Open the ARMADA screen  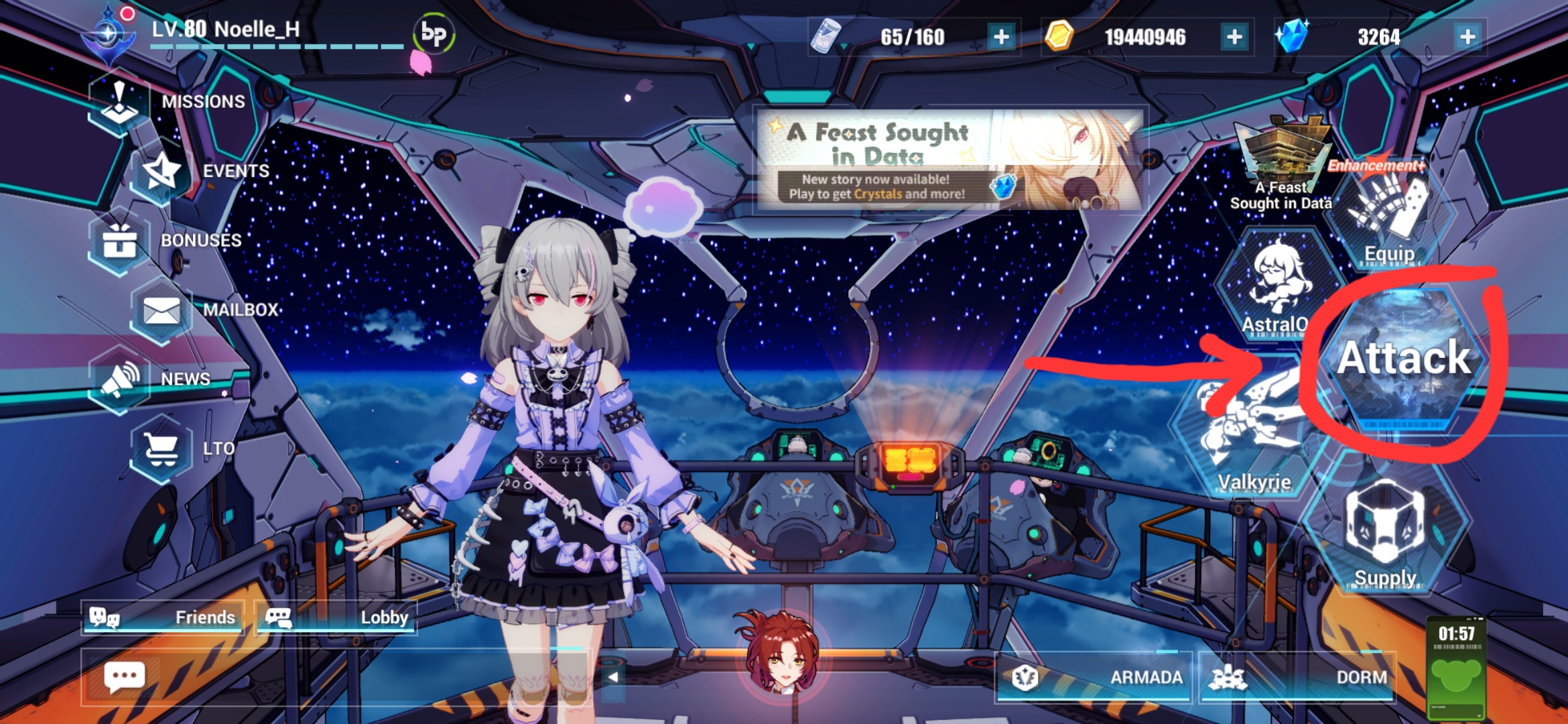[1092, 677]
